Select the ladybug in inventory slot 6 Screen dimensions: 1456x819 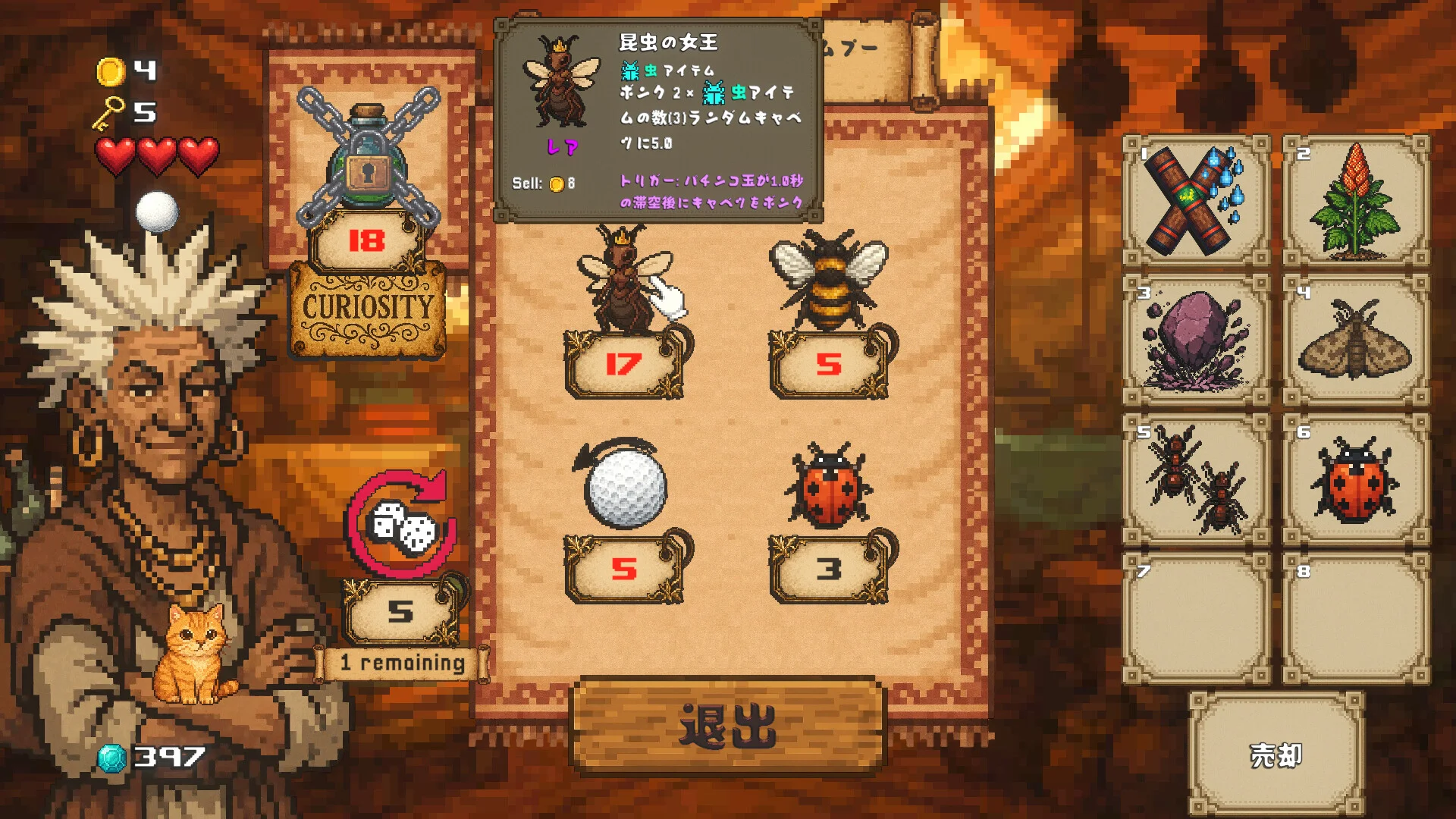coord(1356,480)
